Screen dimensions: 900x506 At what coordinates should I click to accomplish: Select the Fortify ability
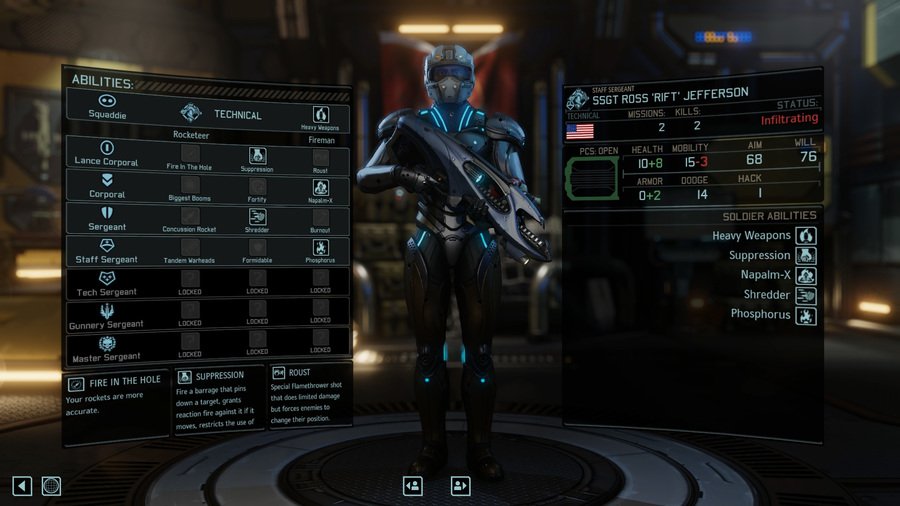coord(257,186)
